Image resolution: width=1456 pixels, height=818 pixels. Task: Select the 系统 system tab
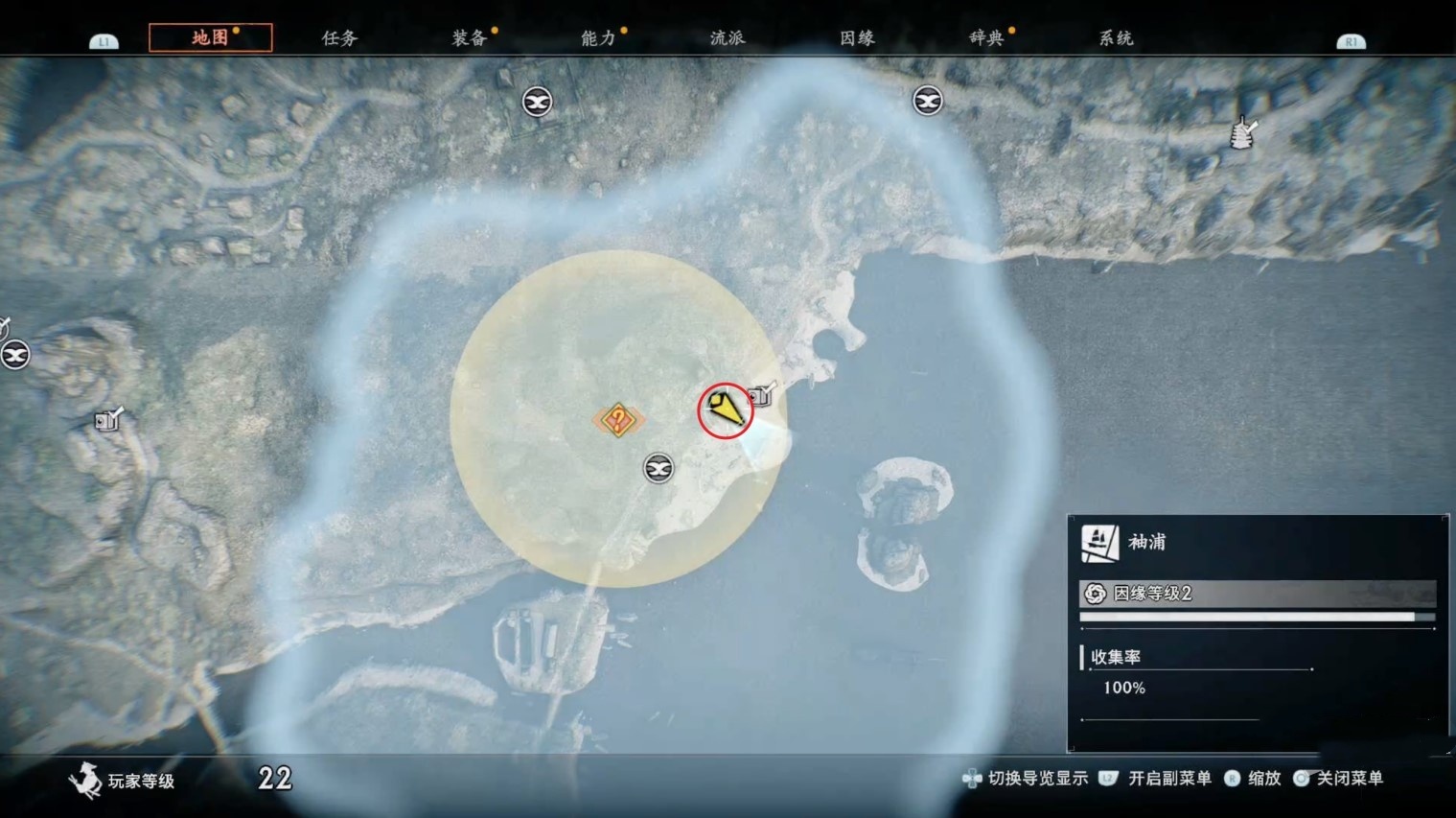(x=1116, y=37)
